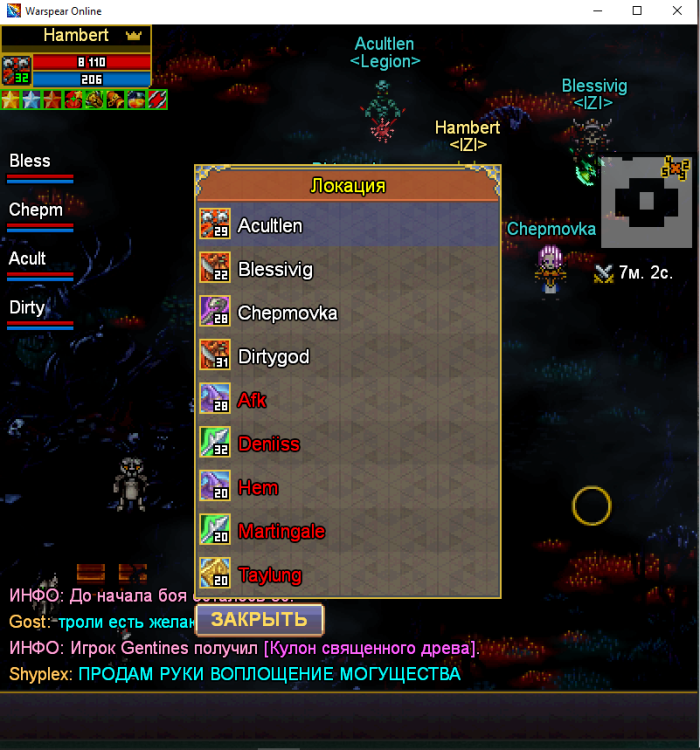This screenshot has height=750, width=700.
Task: Select party member Chepm
Action: [x=40, y=216]
